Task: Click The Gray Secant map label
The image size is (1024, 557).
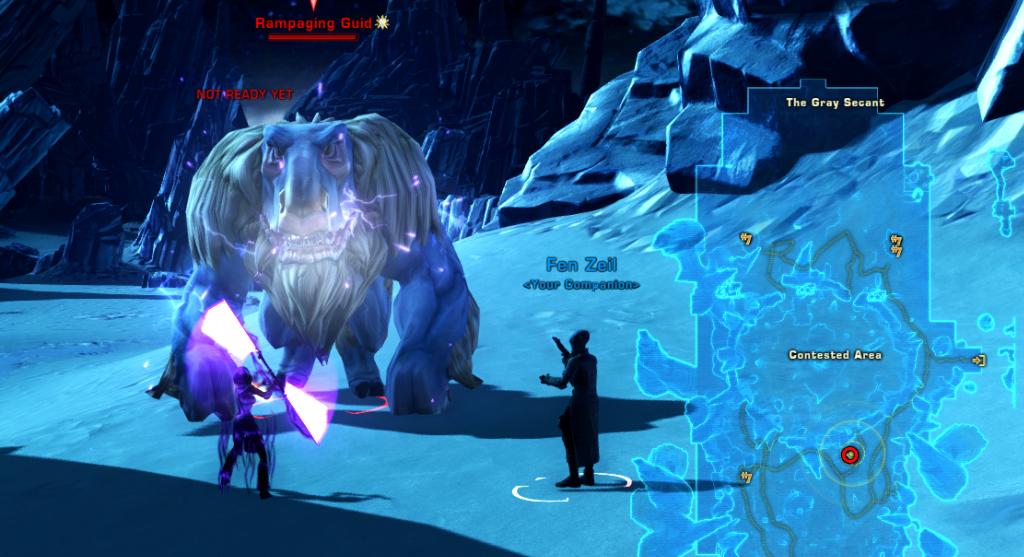Action: [x=835, y=103]
